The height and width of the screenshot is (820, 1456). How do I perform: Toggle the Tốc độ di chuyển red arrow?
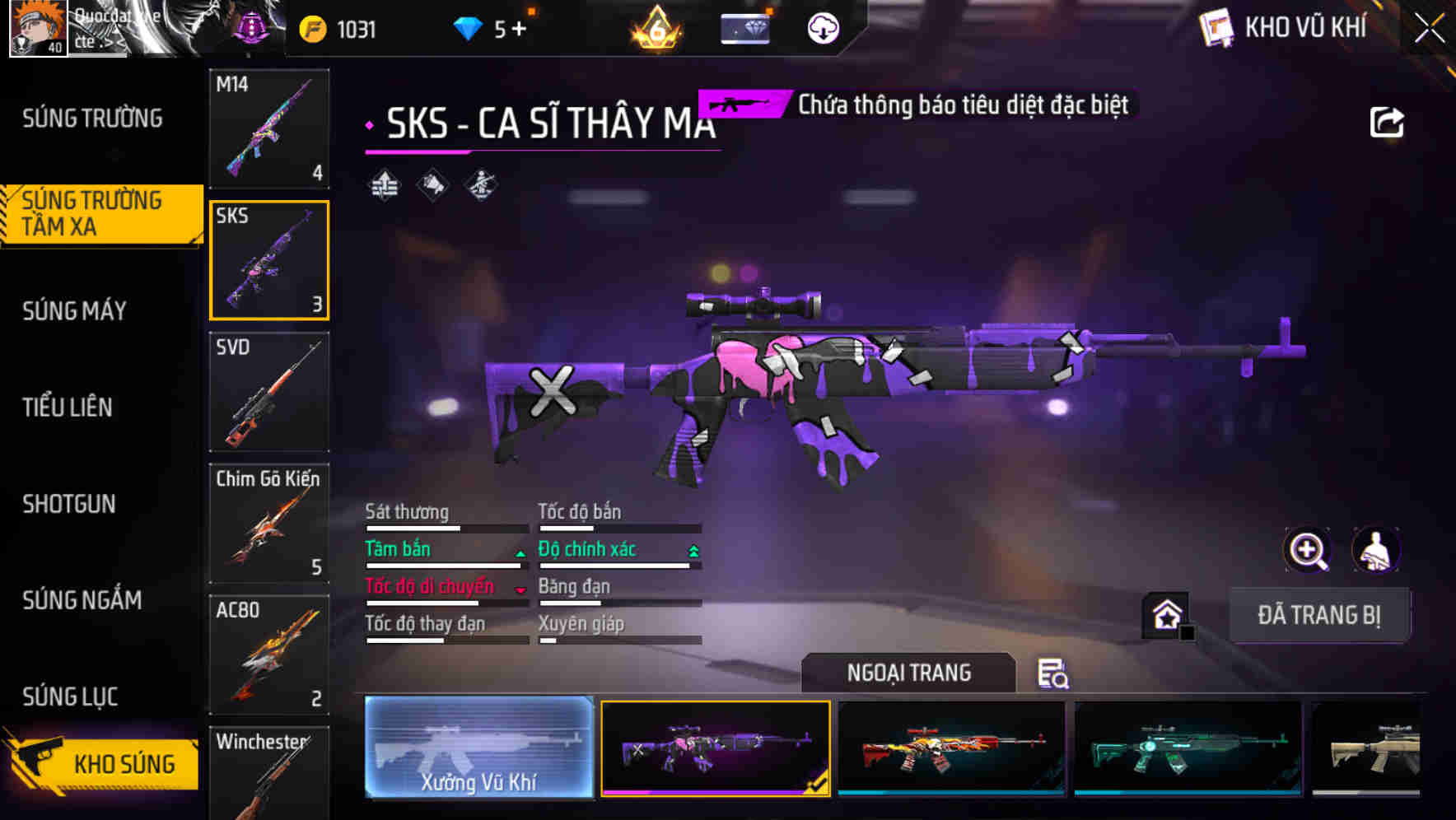click(519, 590)
